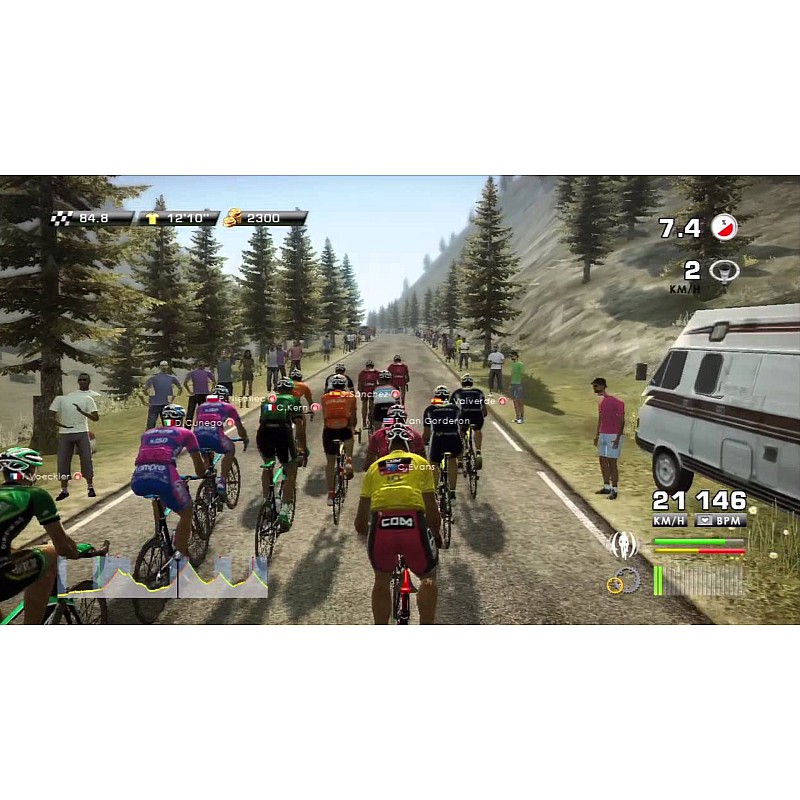Click the yellow jersey time gap icon
The height and width of the screenshot is (800, 800).
(x=153, y=217)
